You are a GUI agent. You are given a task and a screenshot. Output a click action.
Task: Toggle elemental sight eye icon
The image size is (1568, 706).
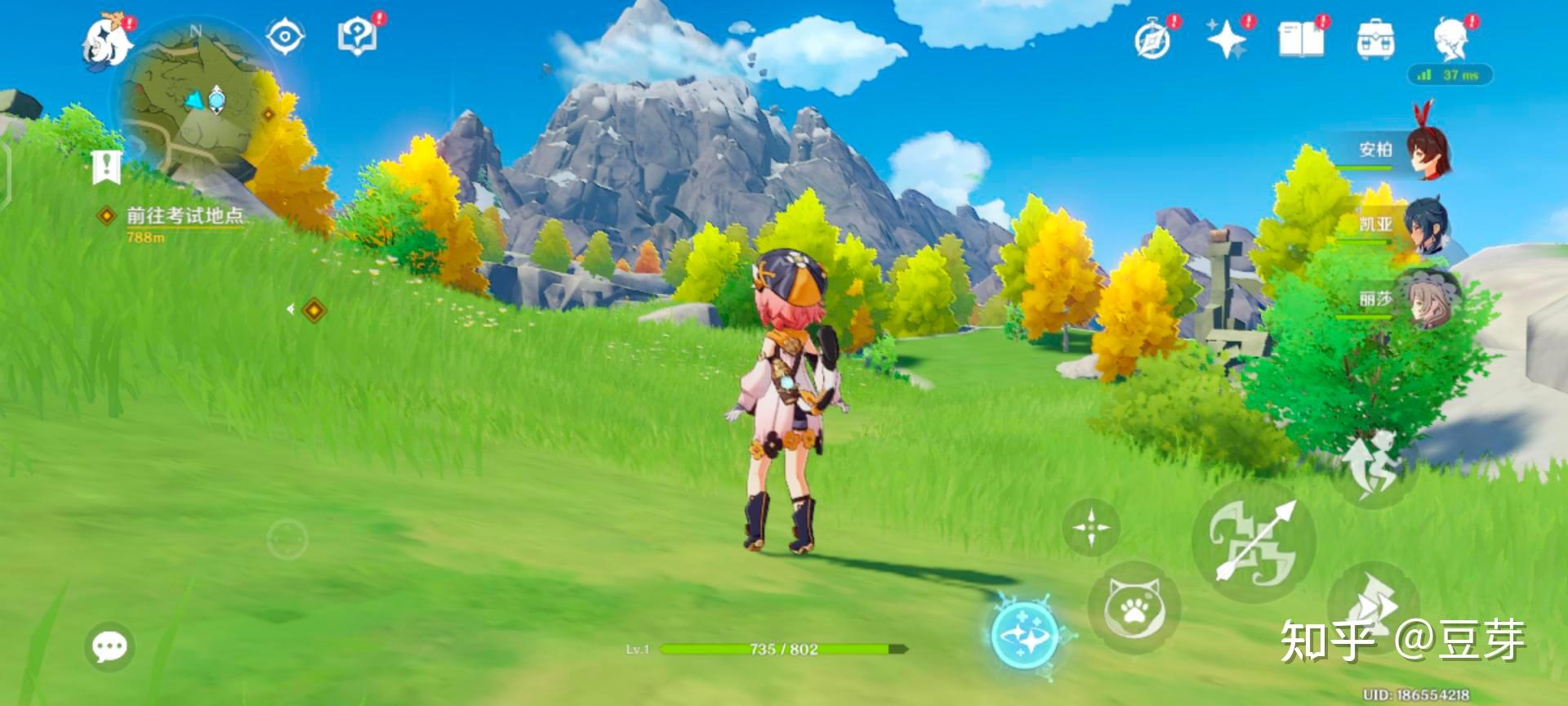coord(285,38)
